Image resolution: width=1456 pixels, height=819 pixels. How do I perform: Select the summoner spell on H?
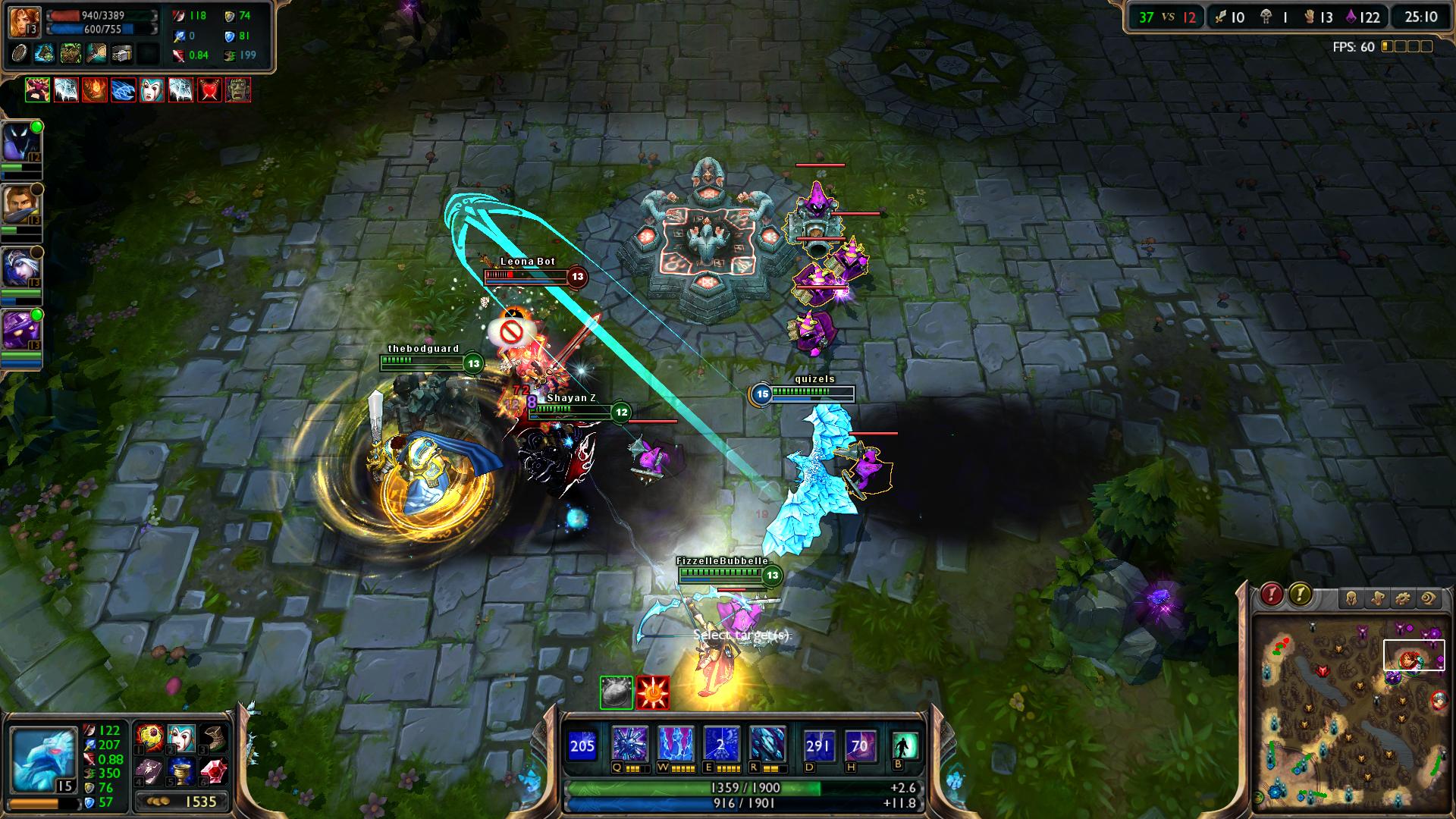[859, 745]
